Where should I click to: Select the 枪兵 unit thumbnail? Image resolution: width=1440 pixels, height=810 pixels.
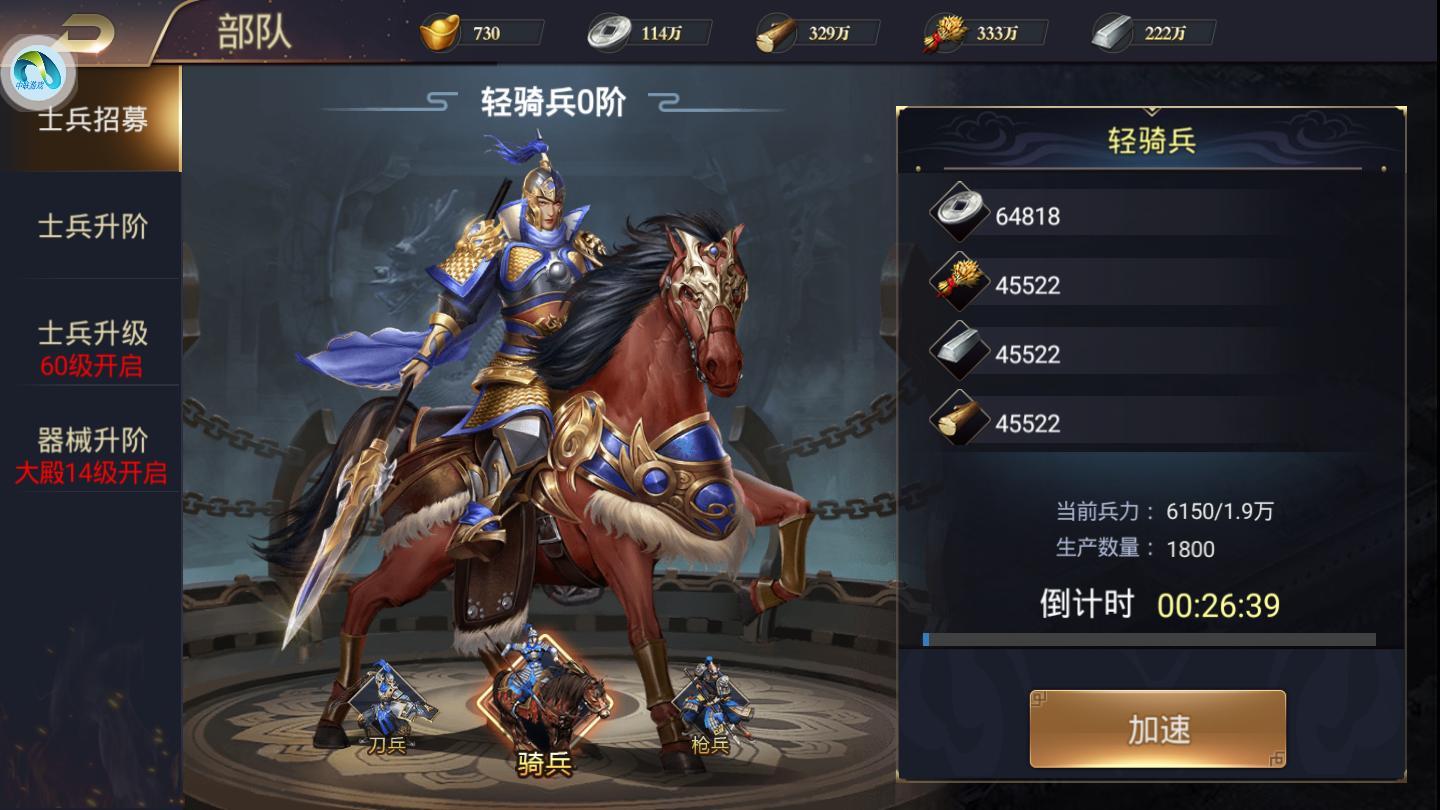710,700
